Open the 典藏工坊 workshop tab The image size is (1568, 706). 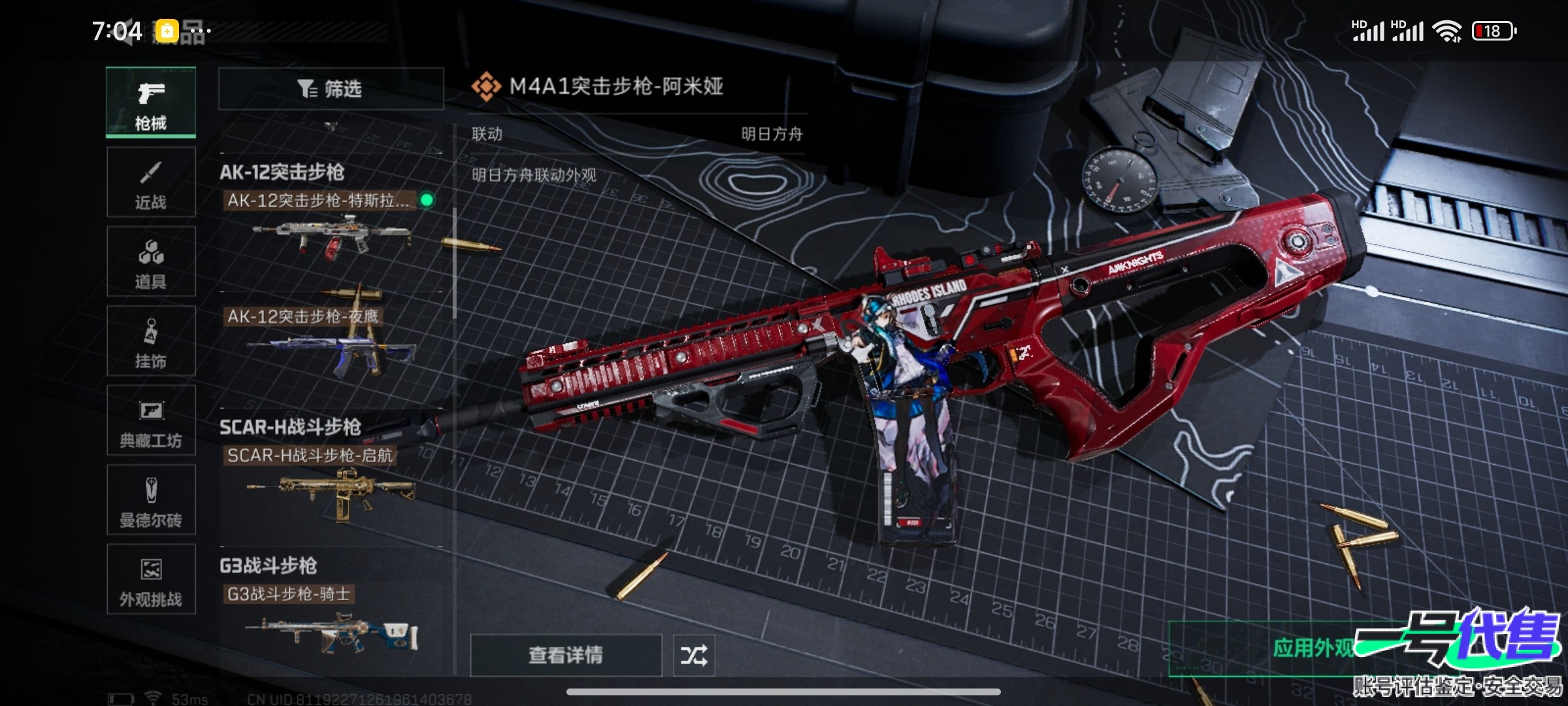tap(151, 421)
